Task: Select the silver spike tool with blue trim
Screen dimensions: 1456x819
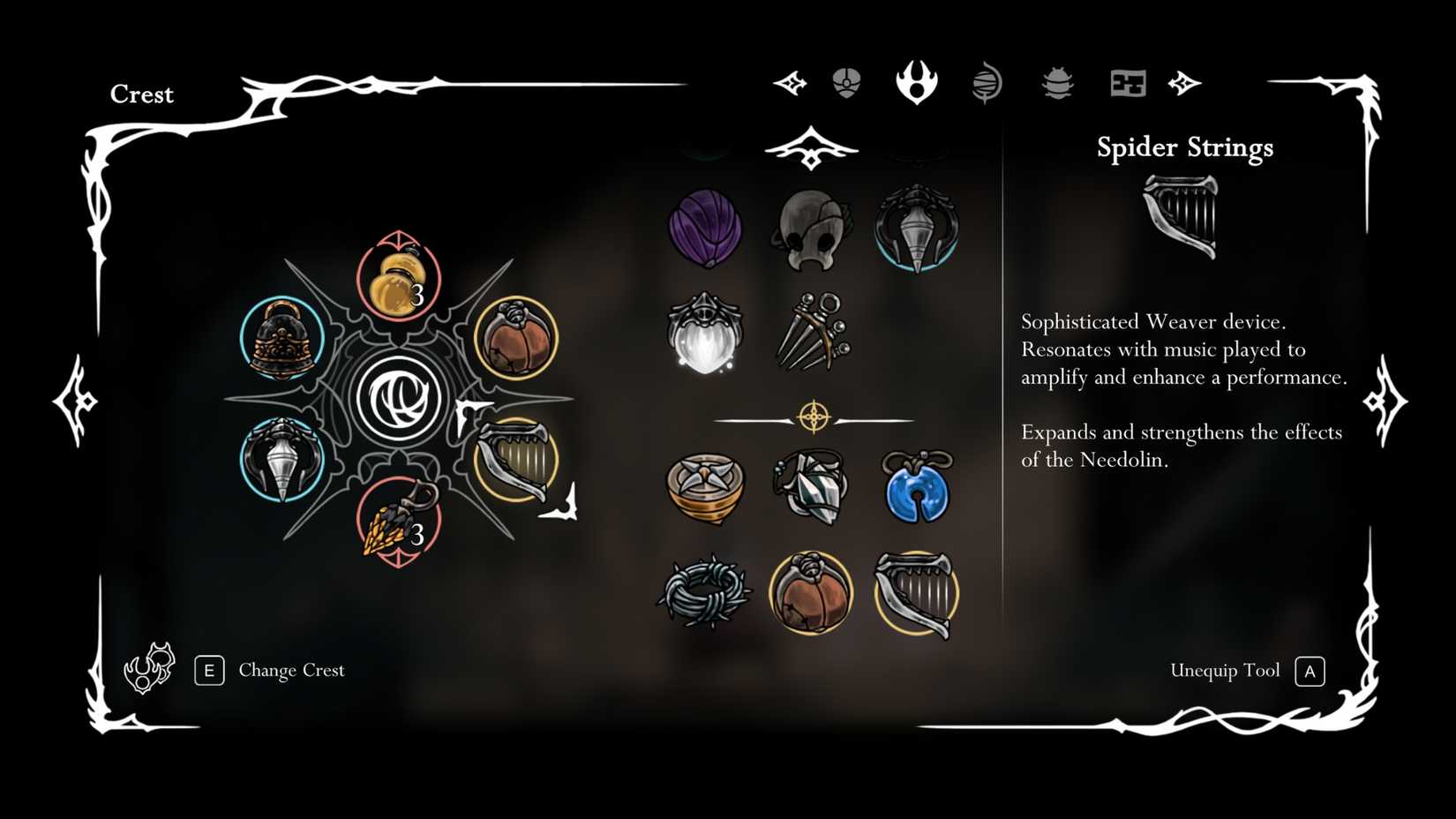Action: pyautogui.click(x=918, y=228)
